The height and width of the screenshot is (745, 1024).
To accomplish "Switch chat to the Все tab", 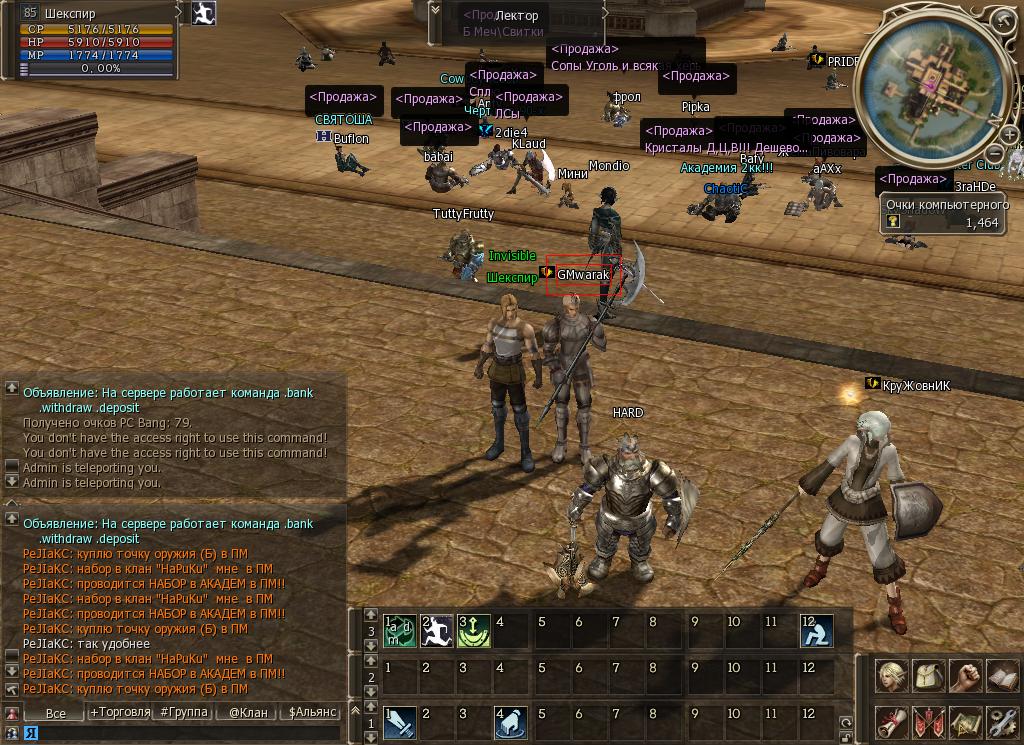I will pos(56,713).
